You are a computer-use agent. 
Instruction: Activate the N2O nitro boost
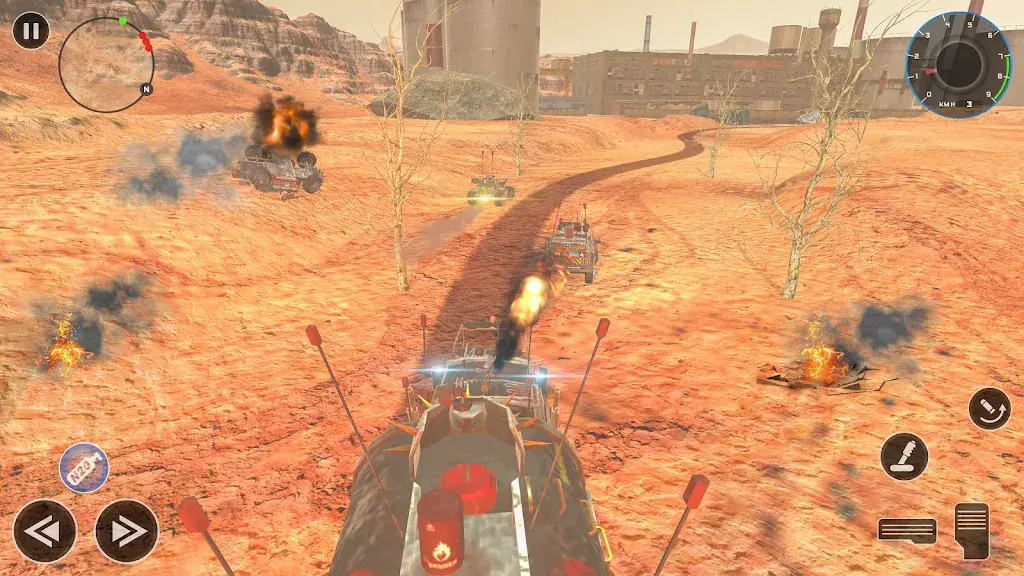click(x=84, y=468)
